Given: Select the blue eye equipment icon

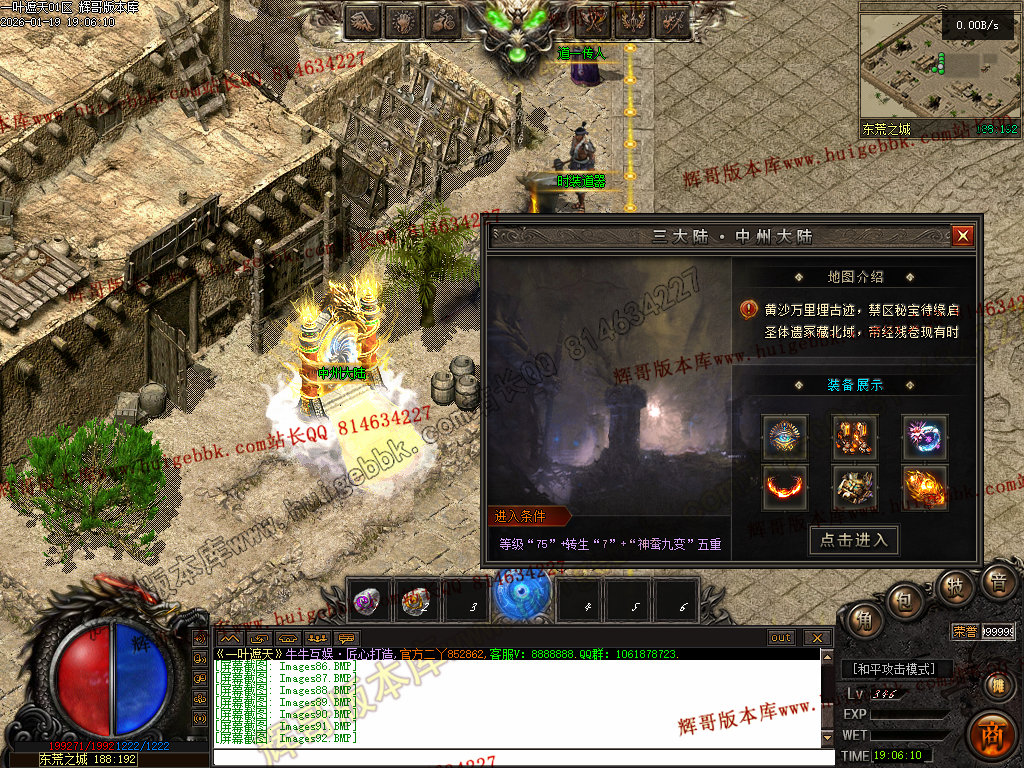Looking at the screenshot, I should (x=785, y=437).
